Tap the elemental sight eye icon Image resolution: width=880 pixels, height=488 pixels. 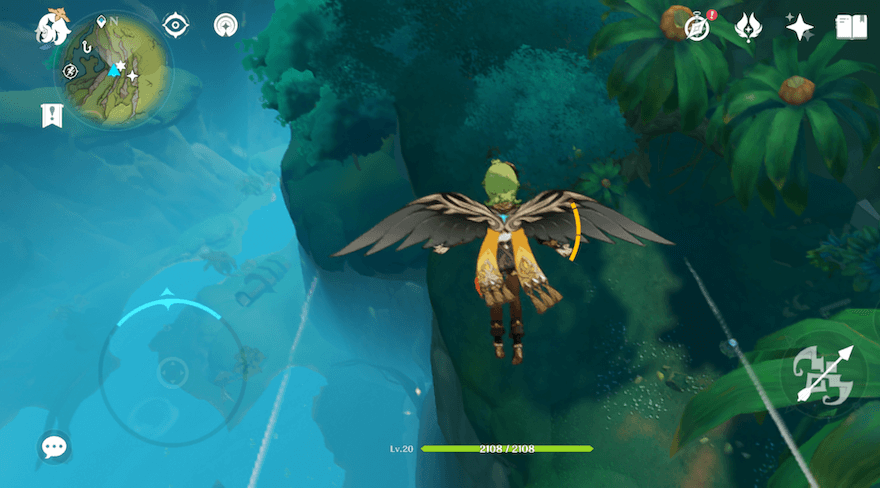pos(175,25)
